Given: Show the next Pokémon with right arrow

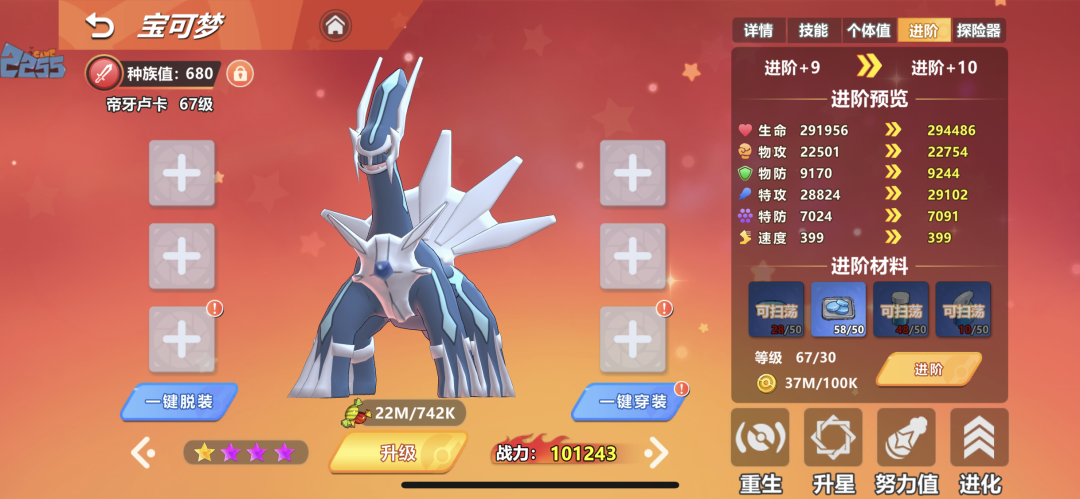Looking at the screenshot, I should click(656, 453).
